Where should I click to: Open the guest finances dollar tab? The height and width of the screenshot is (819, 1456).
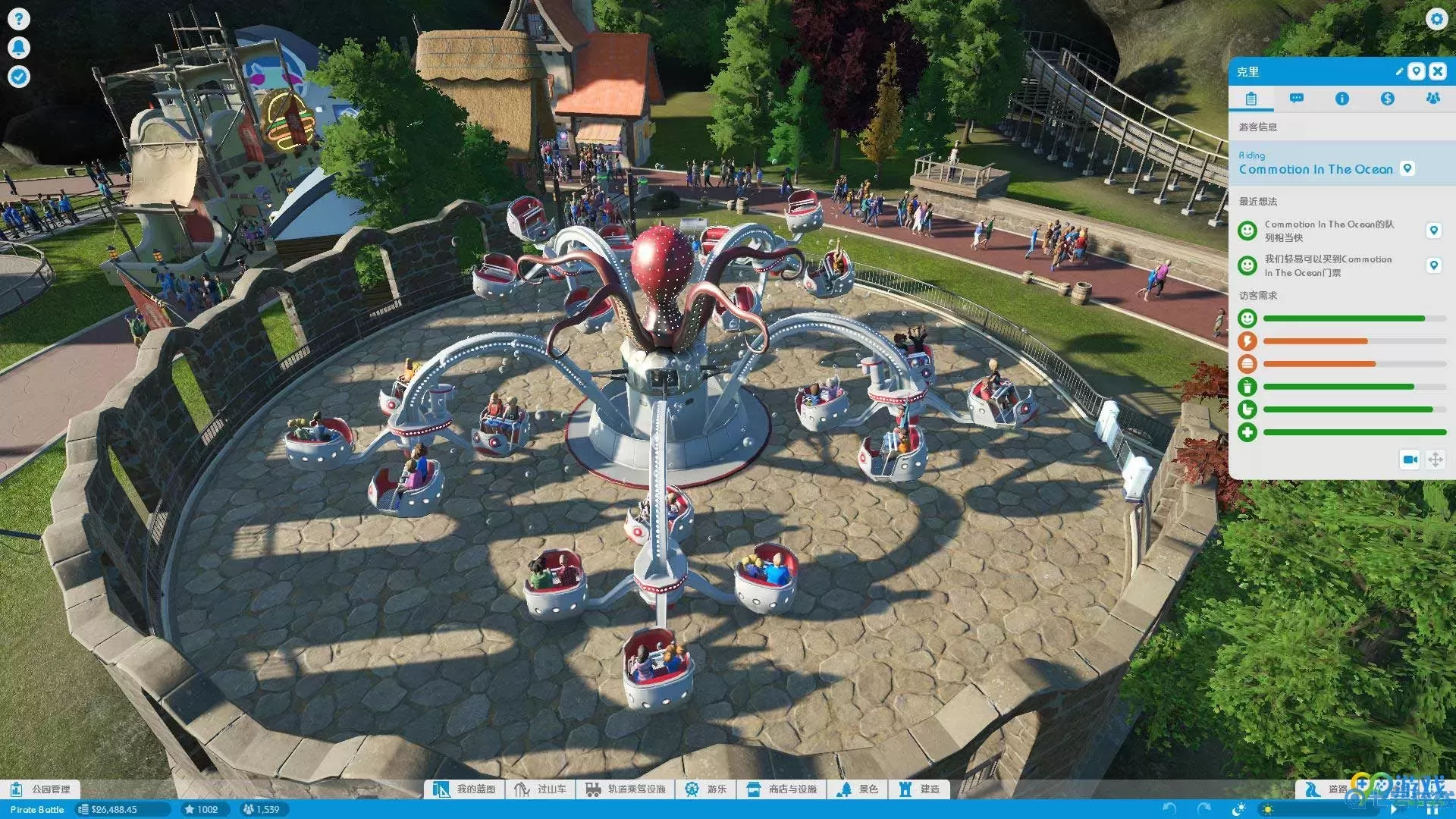[1387, 99]
